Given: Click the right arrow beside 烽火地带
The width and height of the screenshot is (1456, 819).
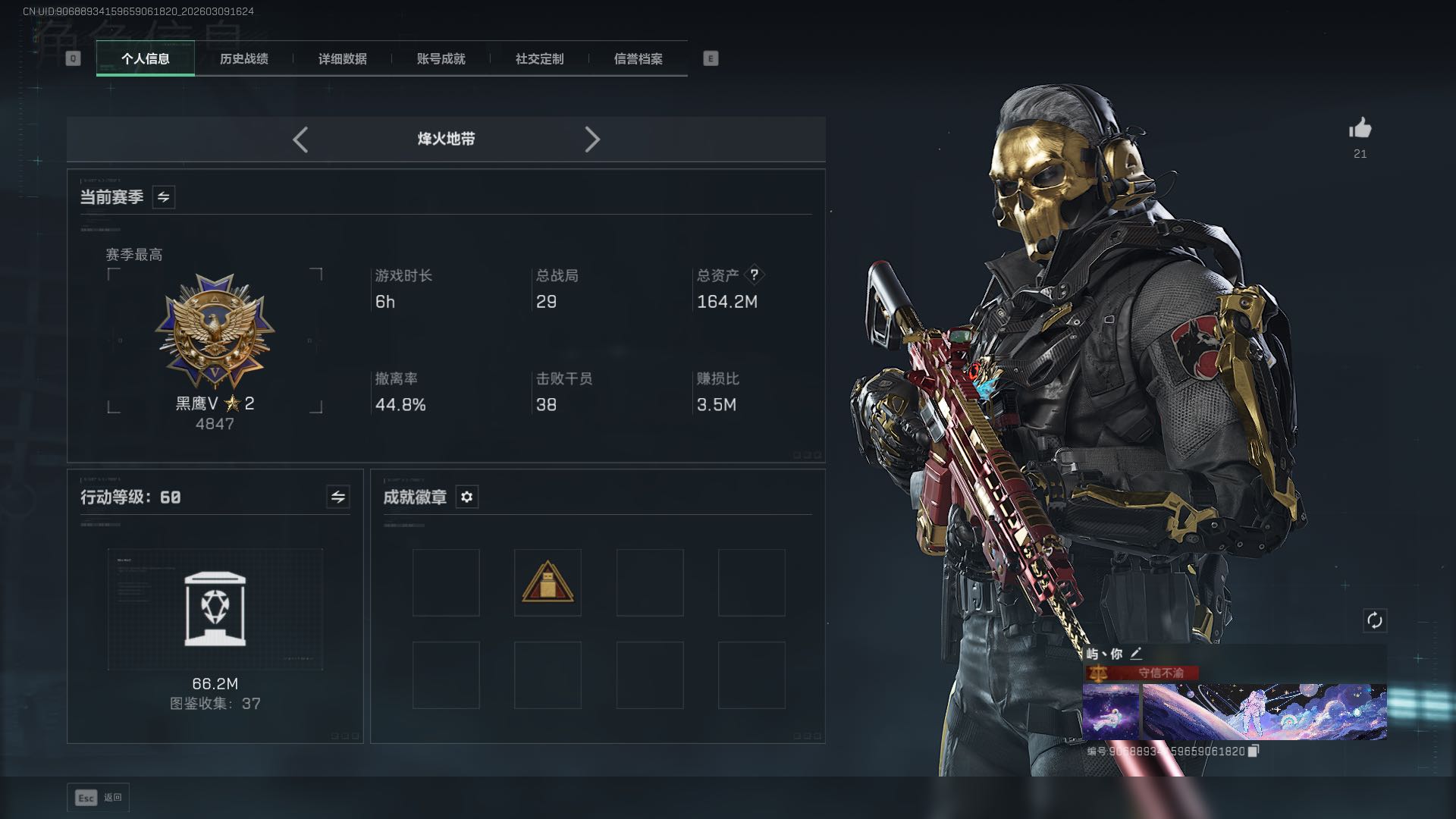Looking at the screenshot, I should tap(592, 140).
